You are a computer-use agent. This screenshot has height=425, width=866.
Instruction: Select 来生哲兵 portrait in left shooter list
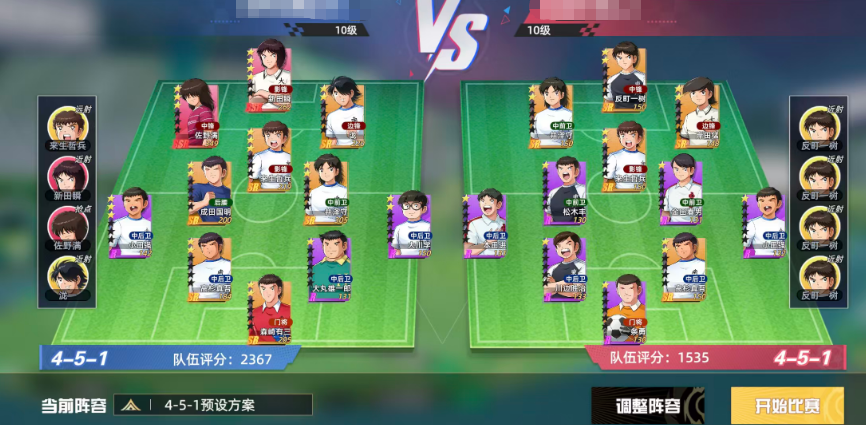tap(66, 130)
